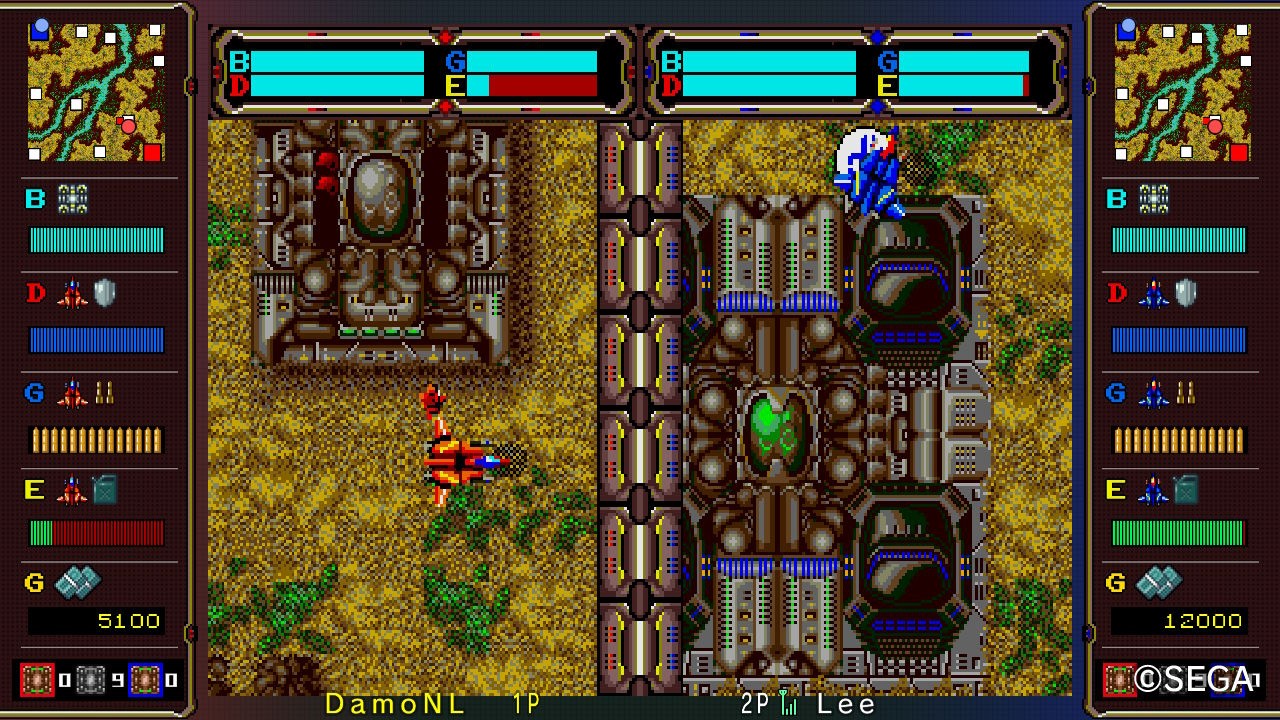1280x720 pixels.
Task: Select the blue jet shield damage icon
Action: tap(1170, 294)
